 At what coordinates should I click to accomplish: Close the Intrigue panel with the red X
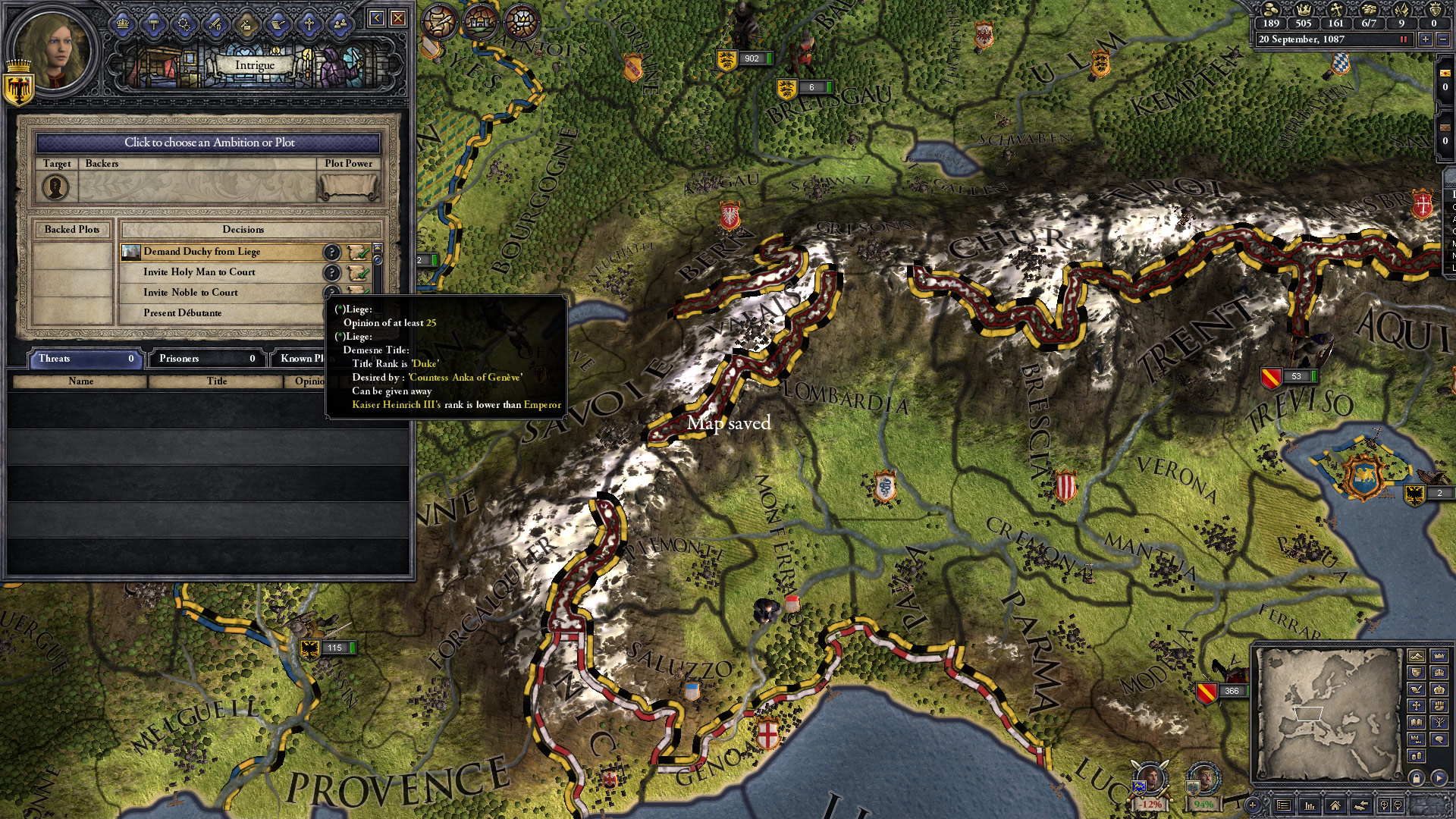pyautogui.click(x=397, y=18)
